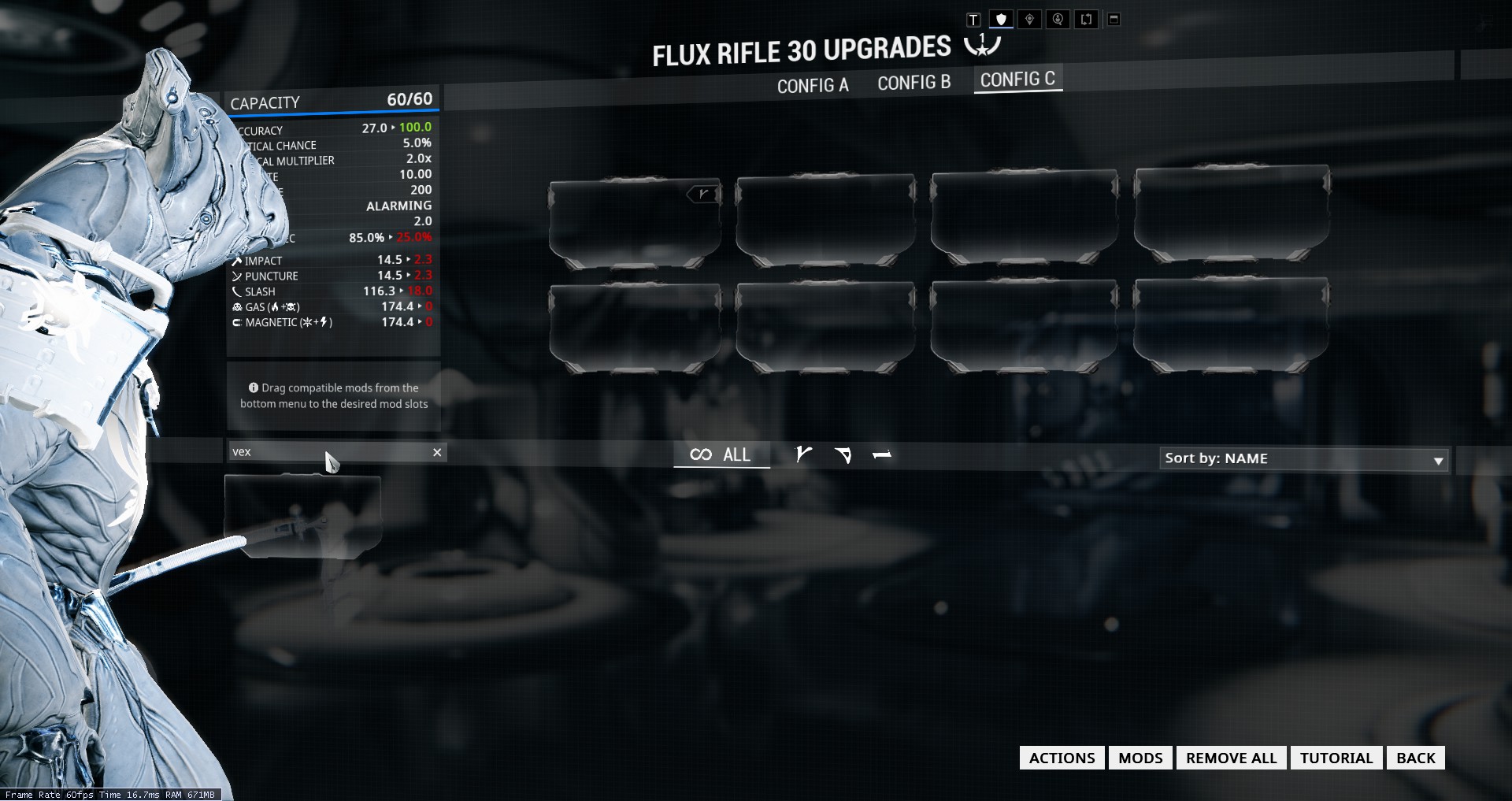Clear the mod search with the X
The width and height of the screenshot is (1512, 801).
(437, 452)
